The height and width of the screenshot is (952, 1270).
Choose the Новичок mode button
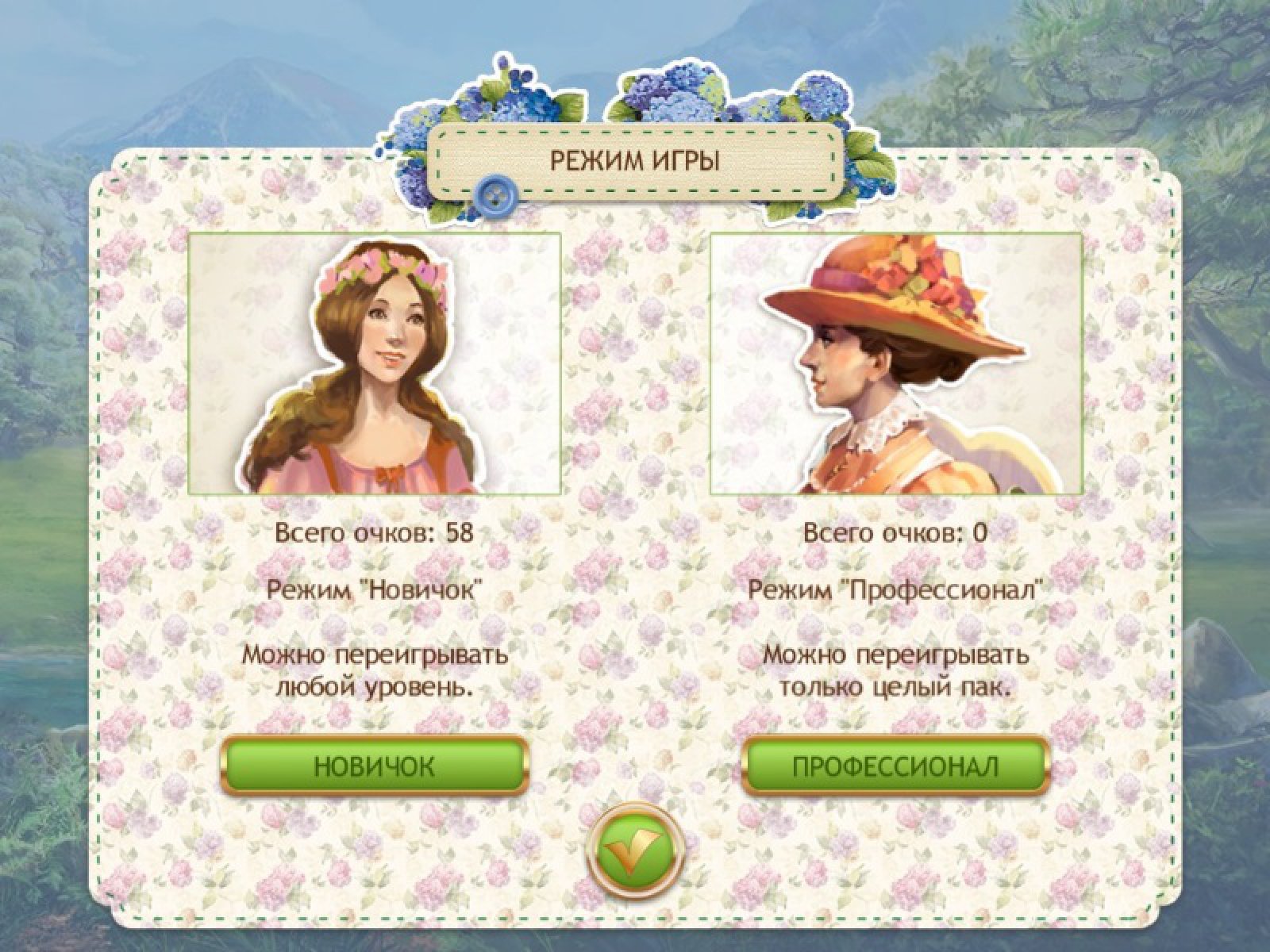[373, 766]
